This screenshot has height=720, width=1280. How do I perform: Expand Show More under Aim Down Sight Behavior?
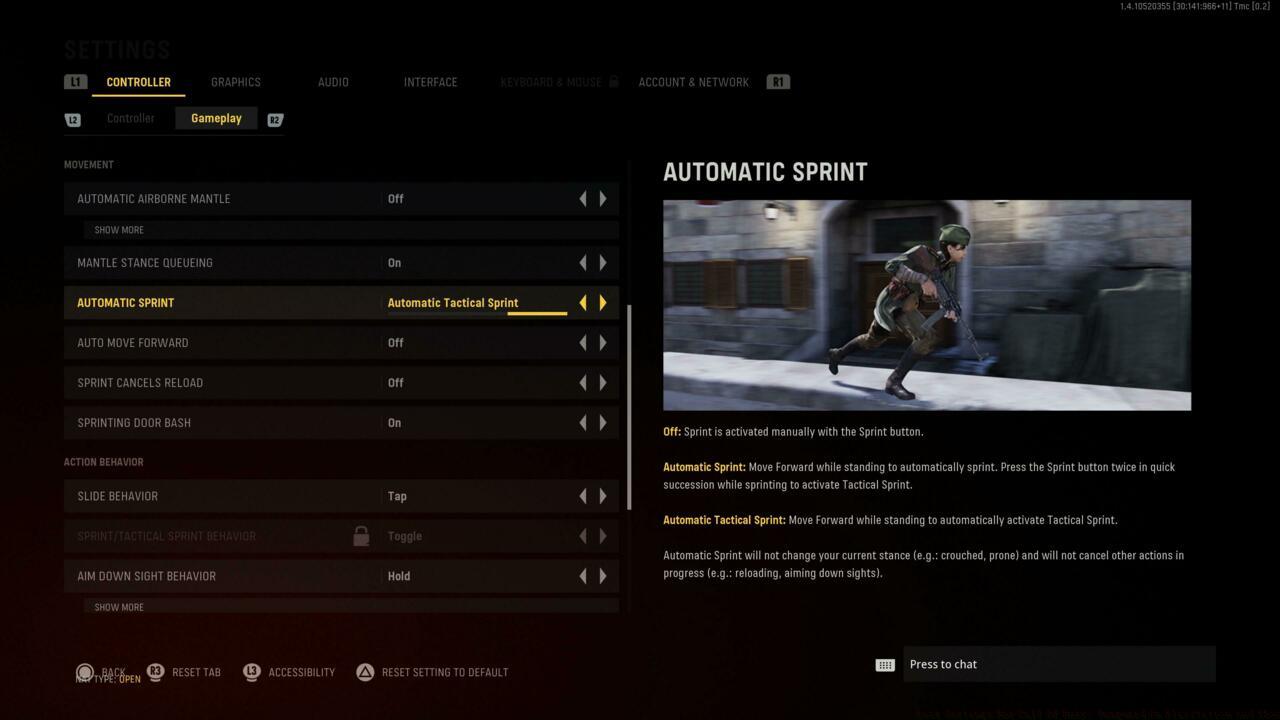coord(118,606)
